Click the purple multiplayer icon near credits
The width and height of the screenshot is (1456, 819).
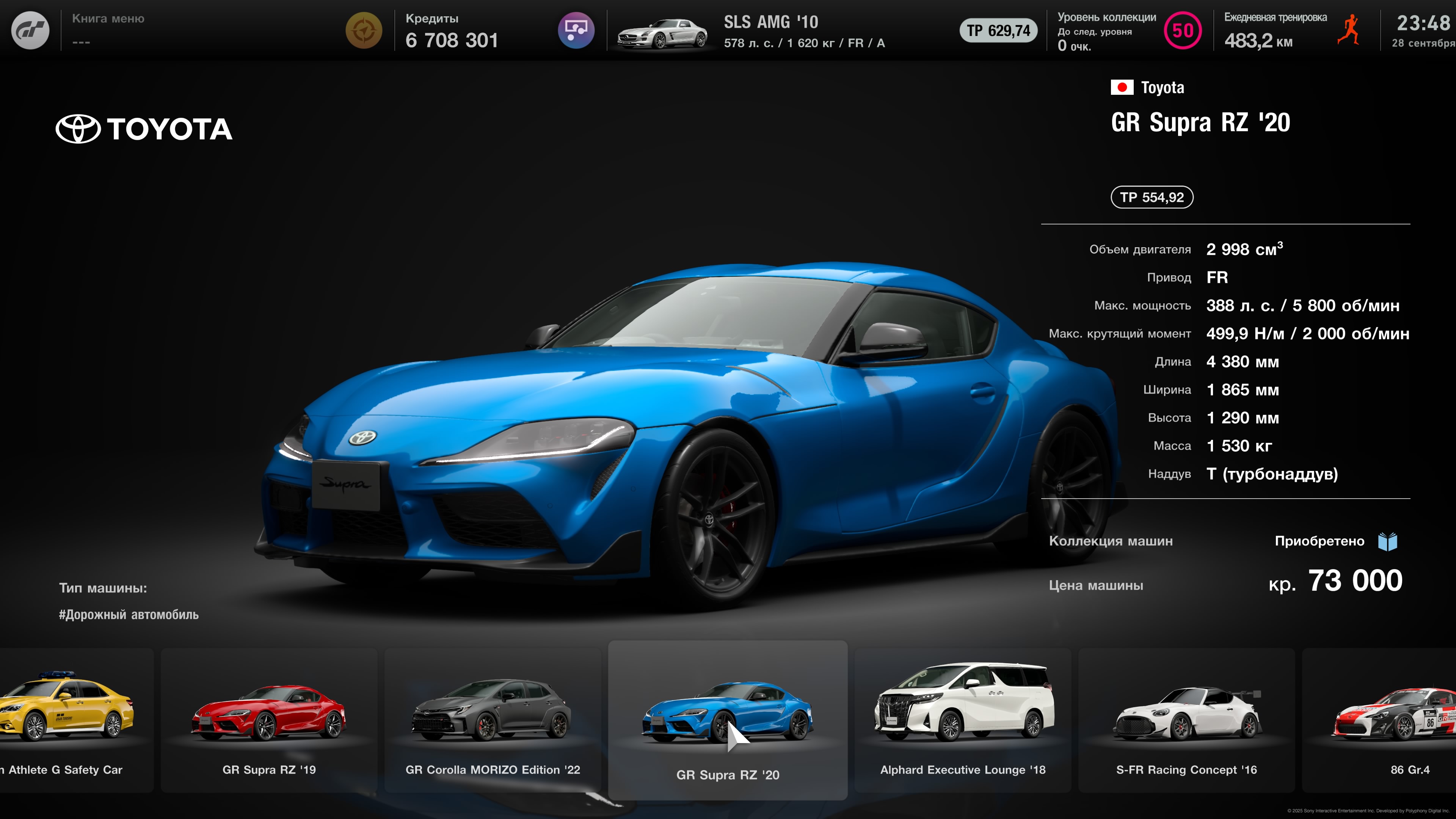click(x=576, y=30)
